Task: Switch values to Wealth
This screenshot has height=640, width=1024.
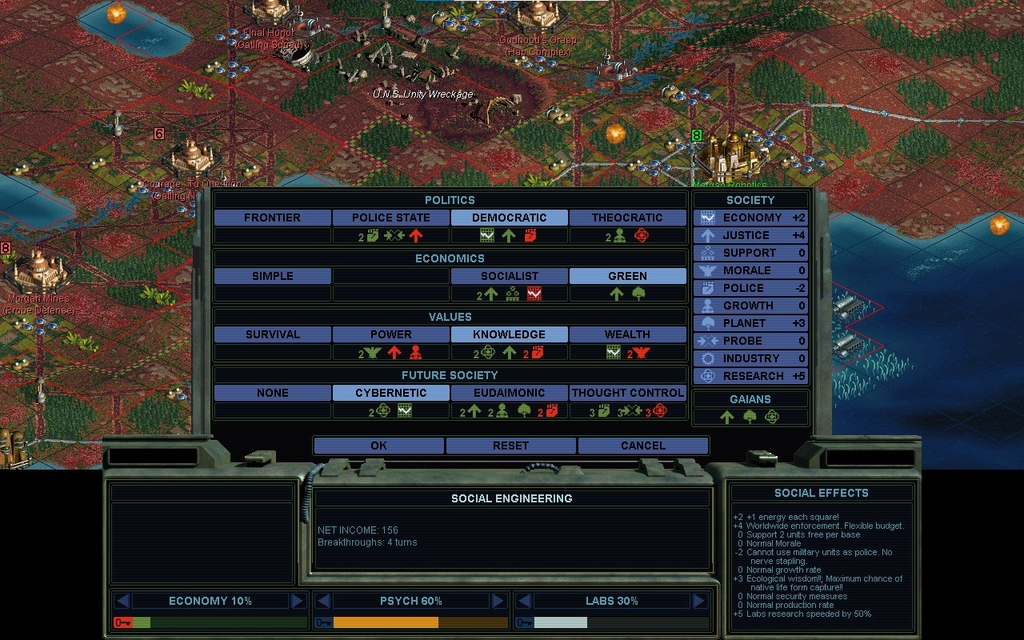Action: pyautogui.click(x=627, y=335)
